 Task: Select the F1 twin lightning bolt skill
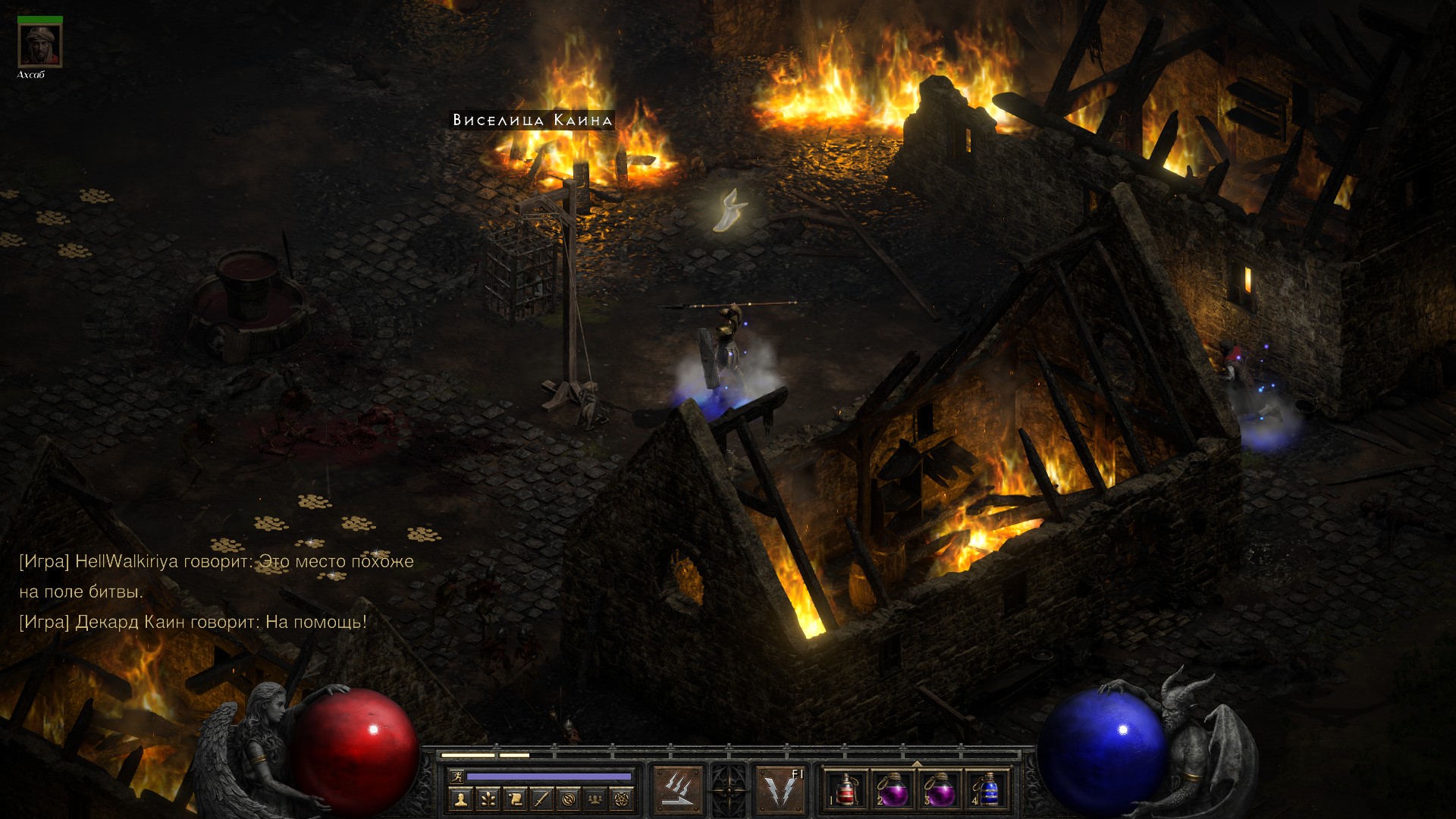(780, 789)
